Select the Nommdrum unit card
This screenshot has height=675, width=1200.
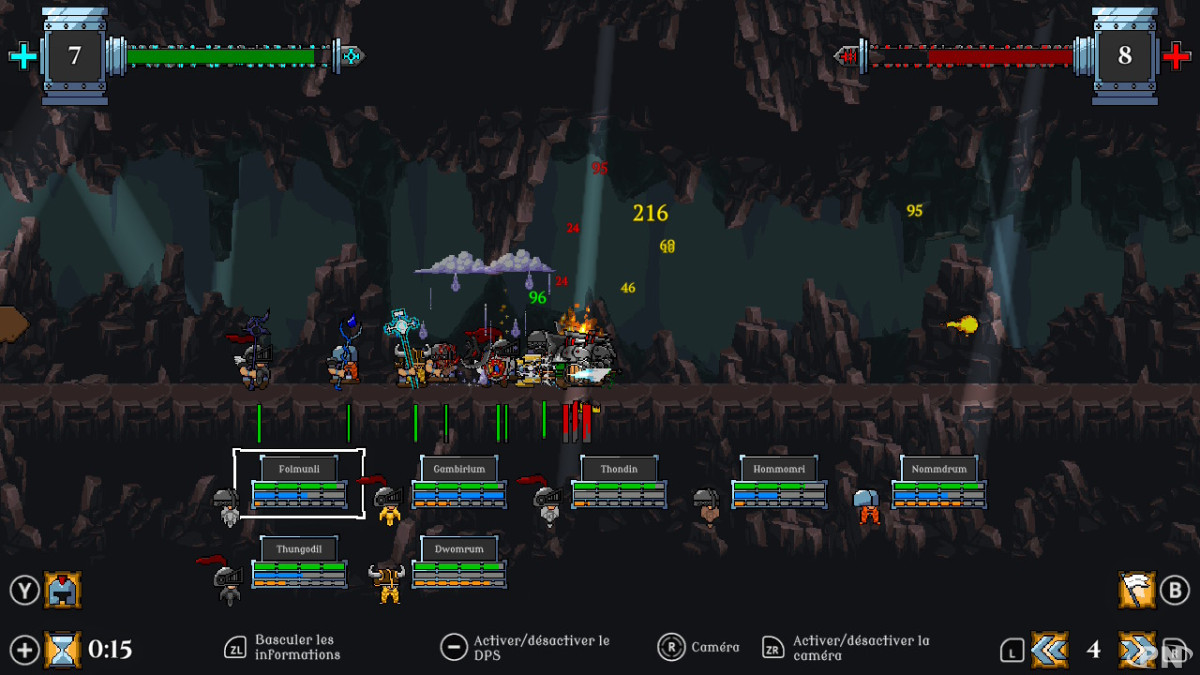(x=938, y=483)
